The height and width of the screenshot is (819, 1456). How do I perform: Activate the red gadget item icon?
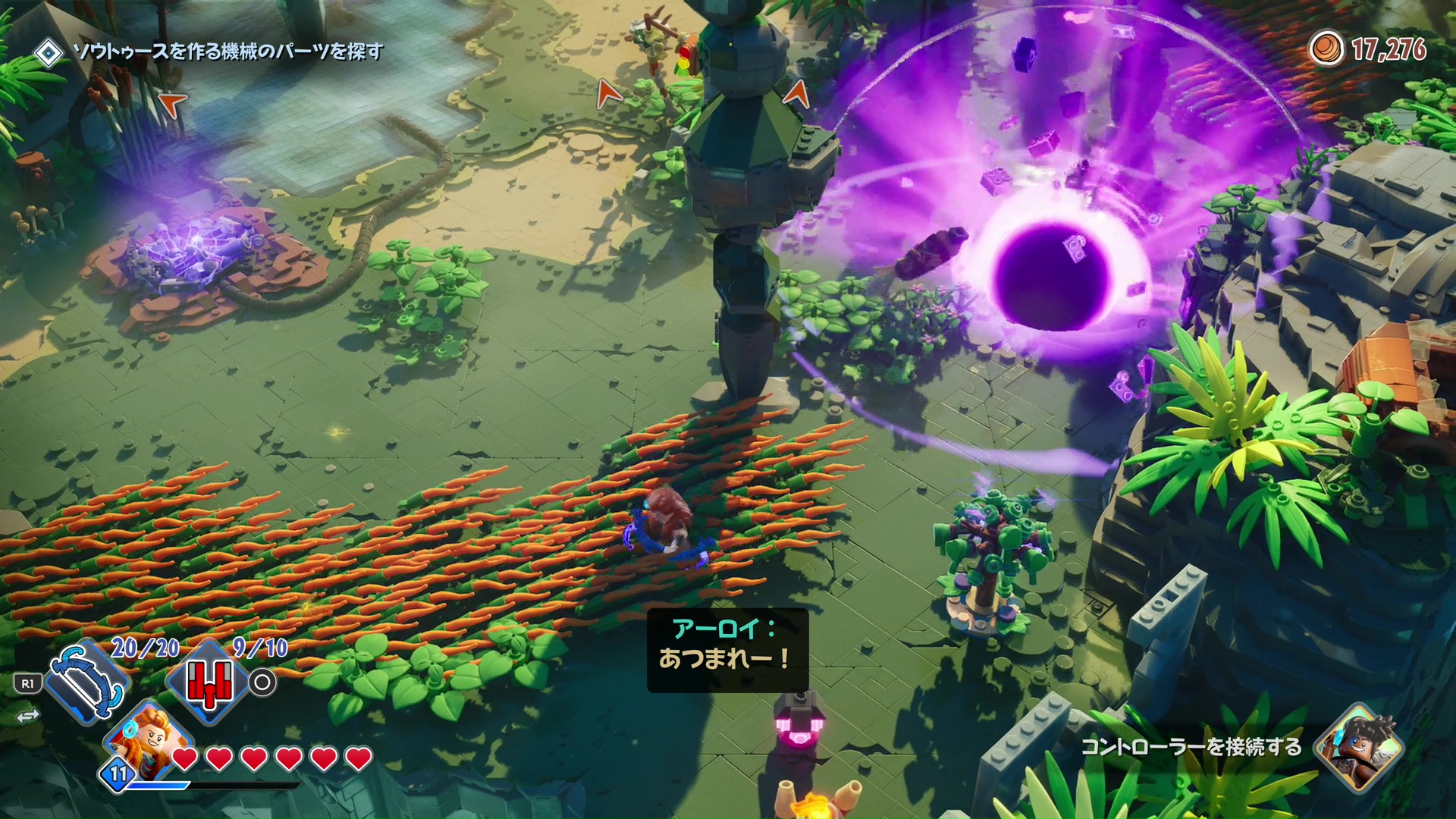pyautogui.click(x=208, y=681)
